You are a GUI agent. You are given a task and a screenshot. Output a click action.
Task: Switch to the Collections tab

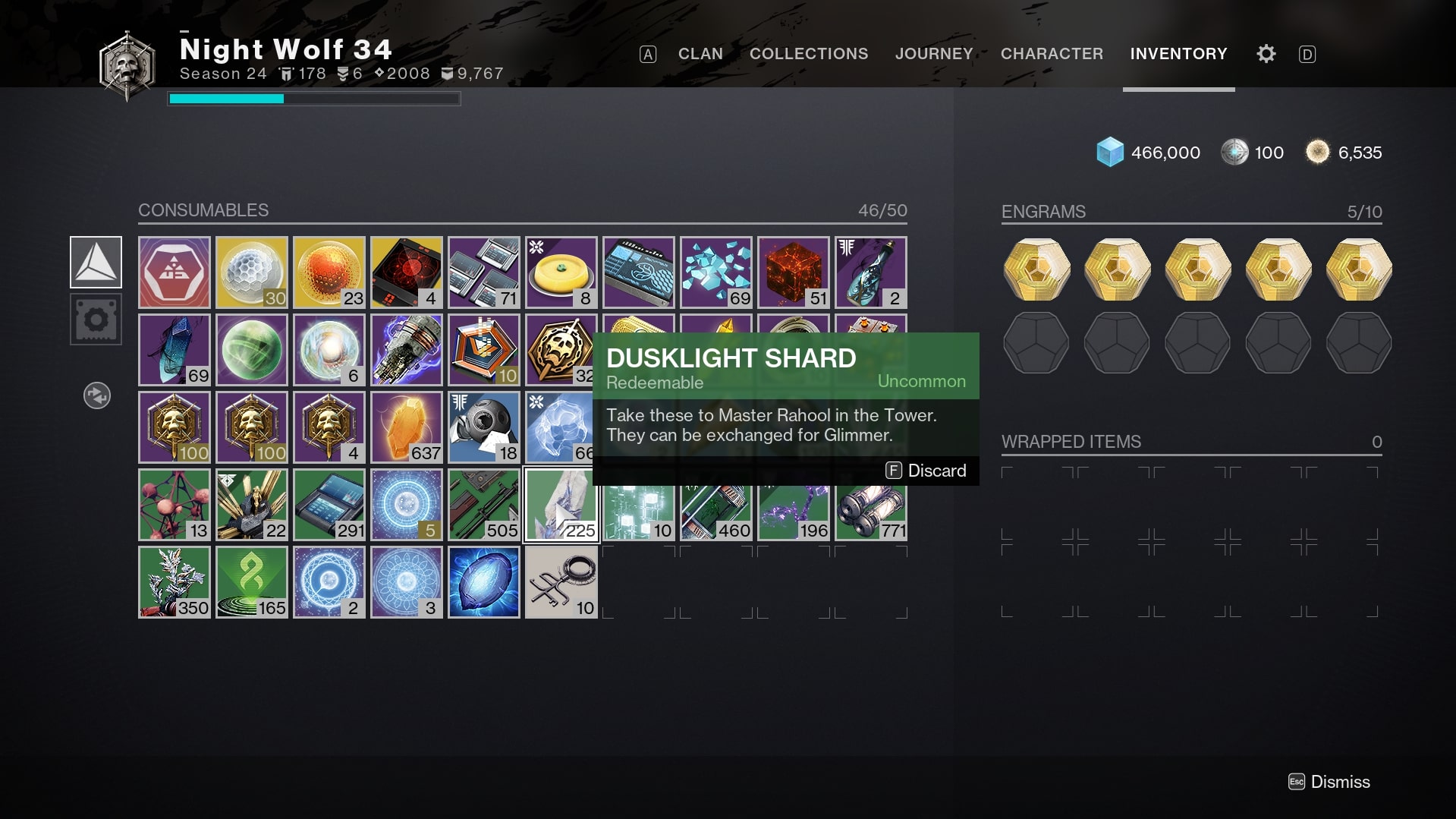click(808, 54)
